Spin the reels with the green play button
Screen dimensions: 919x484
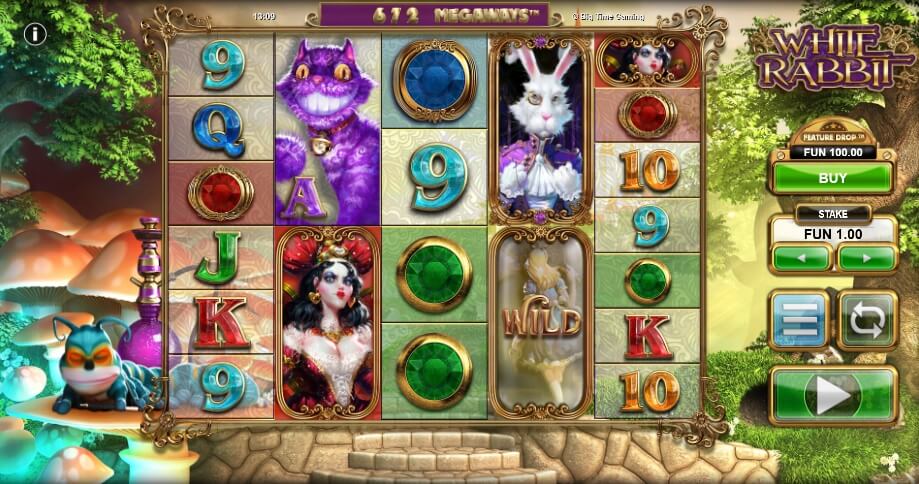[832, 396]
